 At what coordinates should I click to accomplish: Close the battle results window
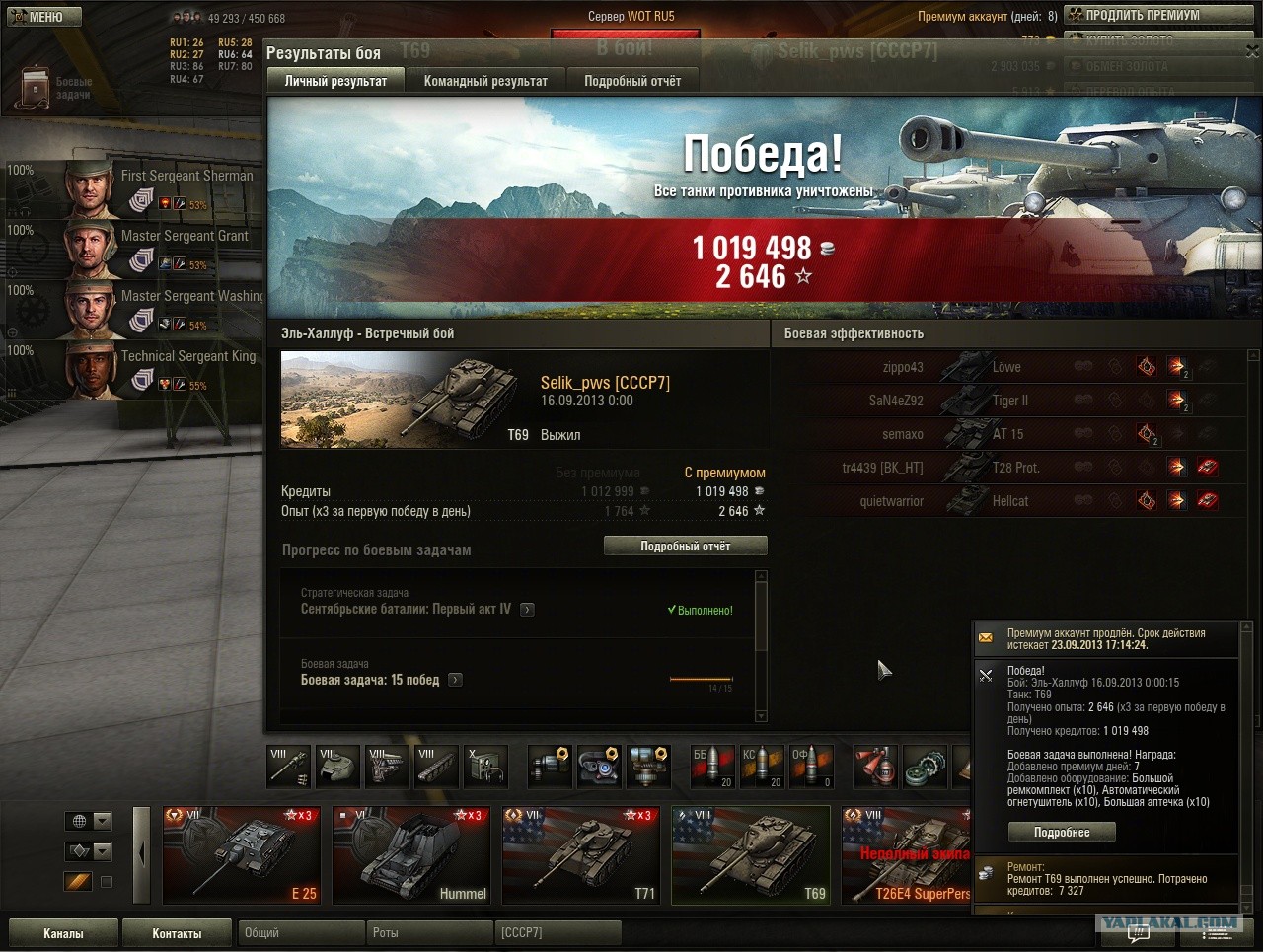pos(1251,52)
